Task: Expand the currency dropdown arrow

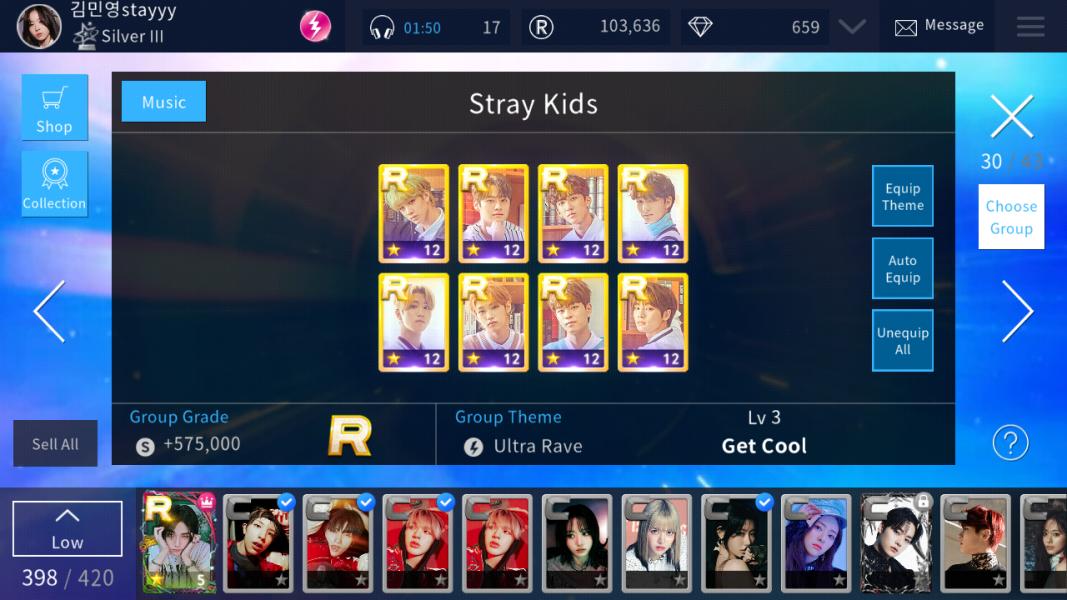Action: pyautogui.click(x=852, y=27)
